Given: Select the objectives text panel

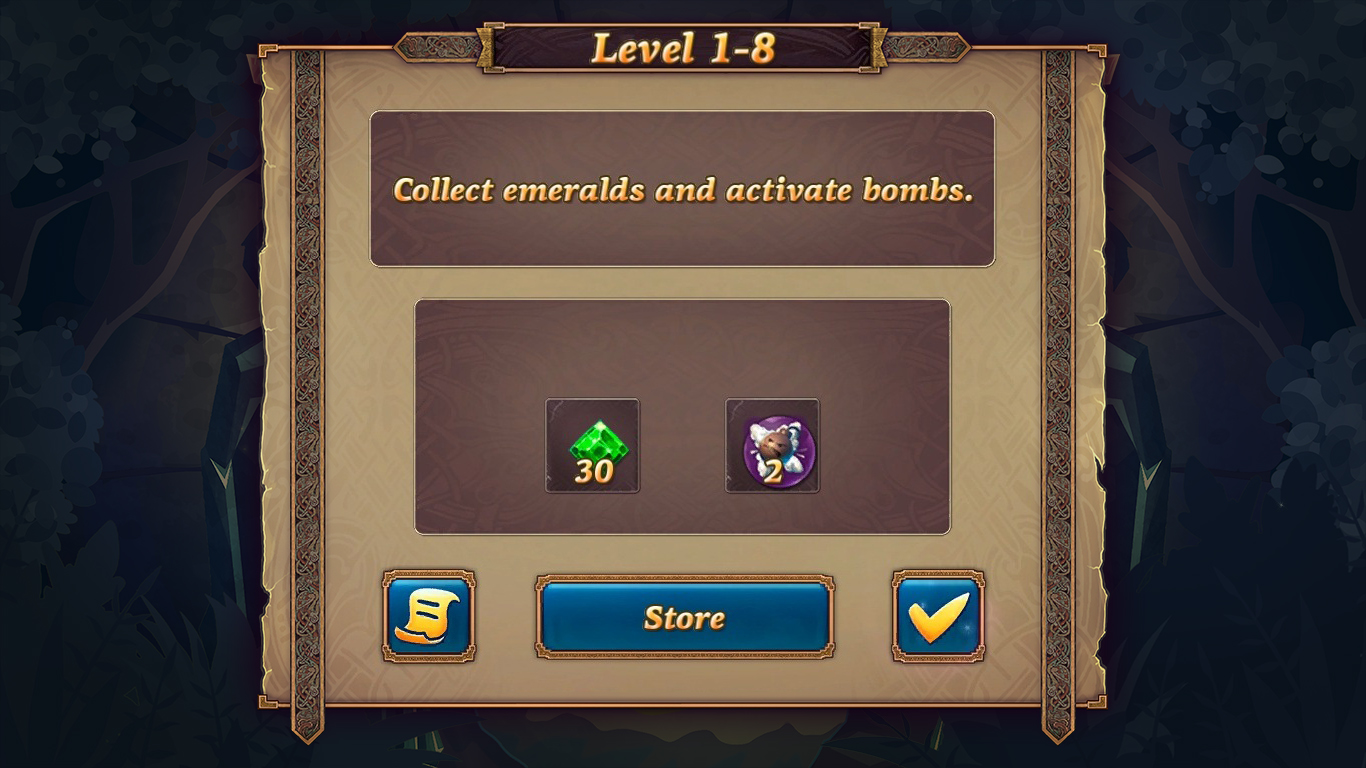Looking at the screenshot, I should point(683,189).
